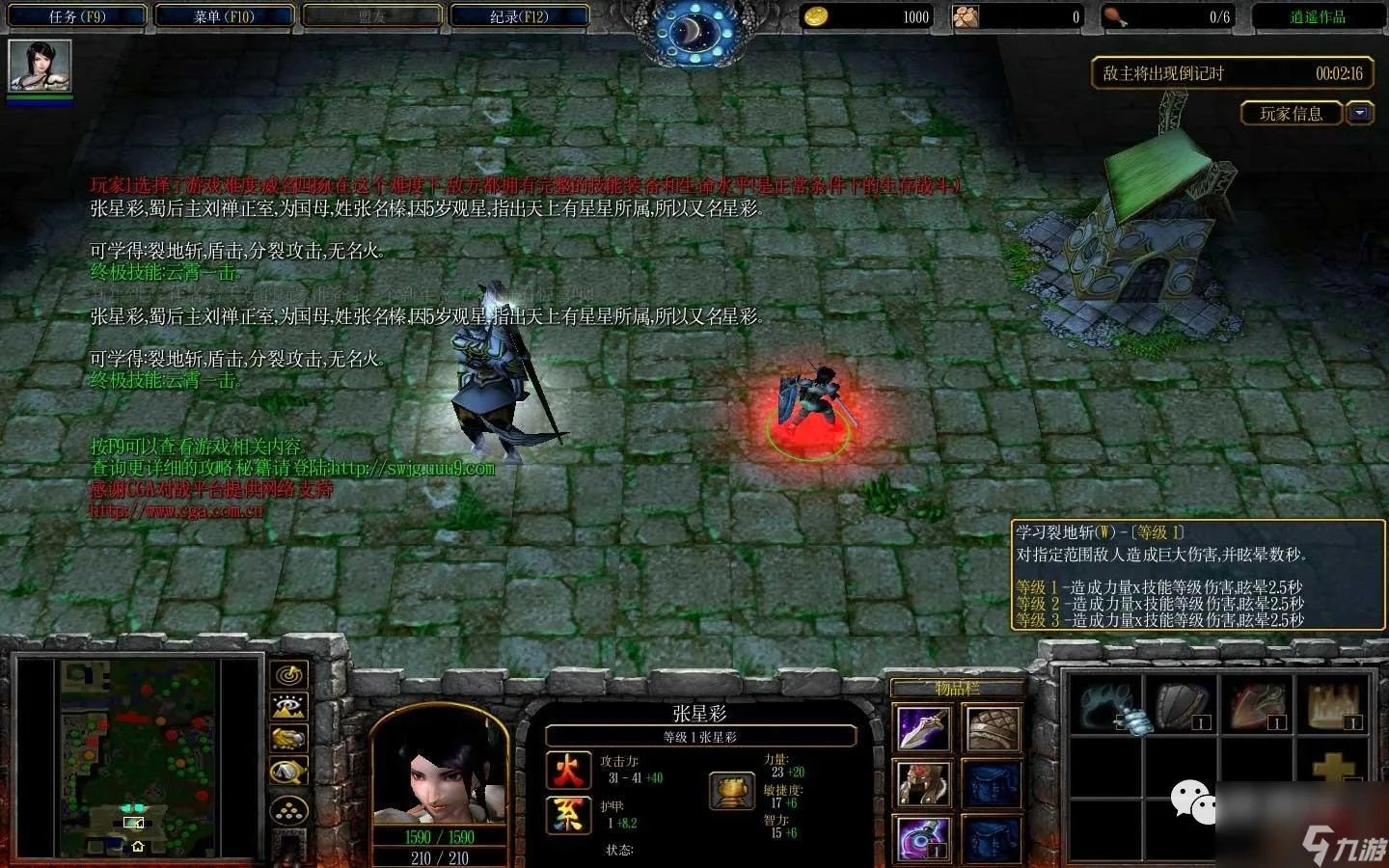Activate the minimap signal ping button
This screenshot has height=868, width=1389.
(289, 675)
